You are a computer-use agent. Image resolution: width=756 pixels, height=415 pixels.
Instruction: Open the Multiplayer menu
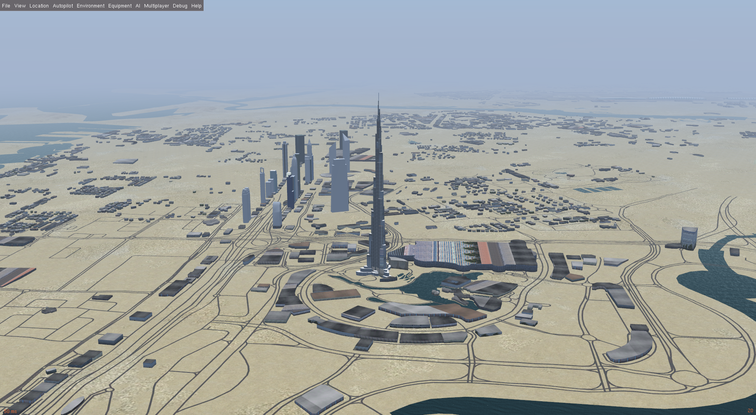[156, 5]
